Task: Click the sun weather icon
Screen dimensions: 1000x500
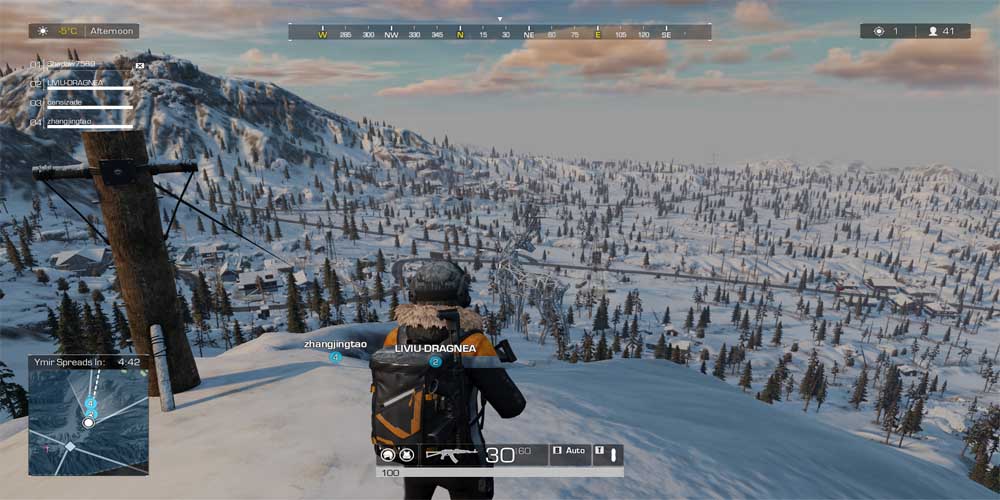Action: (x=42, y=31)
